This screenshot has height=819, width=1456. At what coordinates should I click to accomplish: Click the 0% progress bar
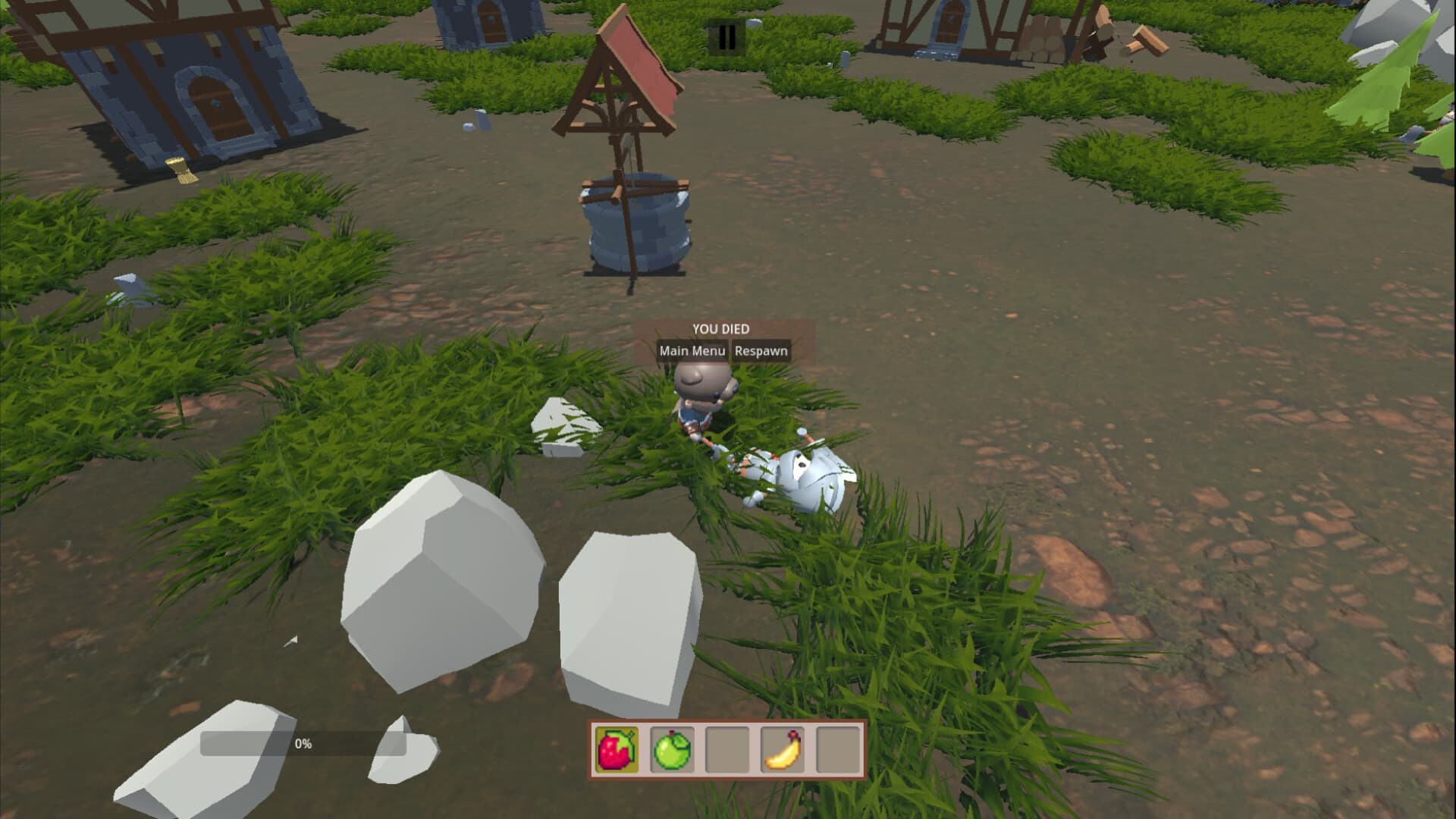[303, 745]
